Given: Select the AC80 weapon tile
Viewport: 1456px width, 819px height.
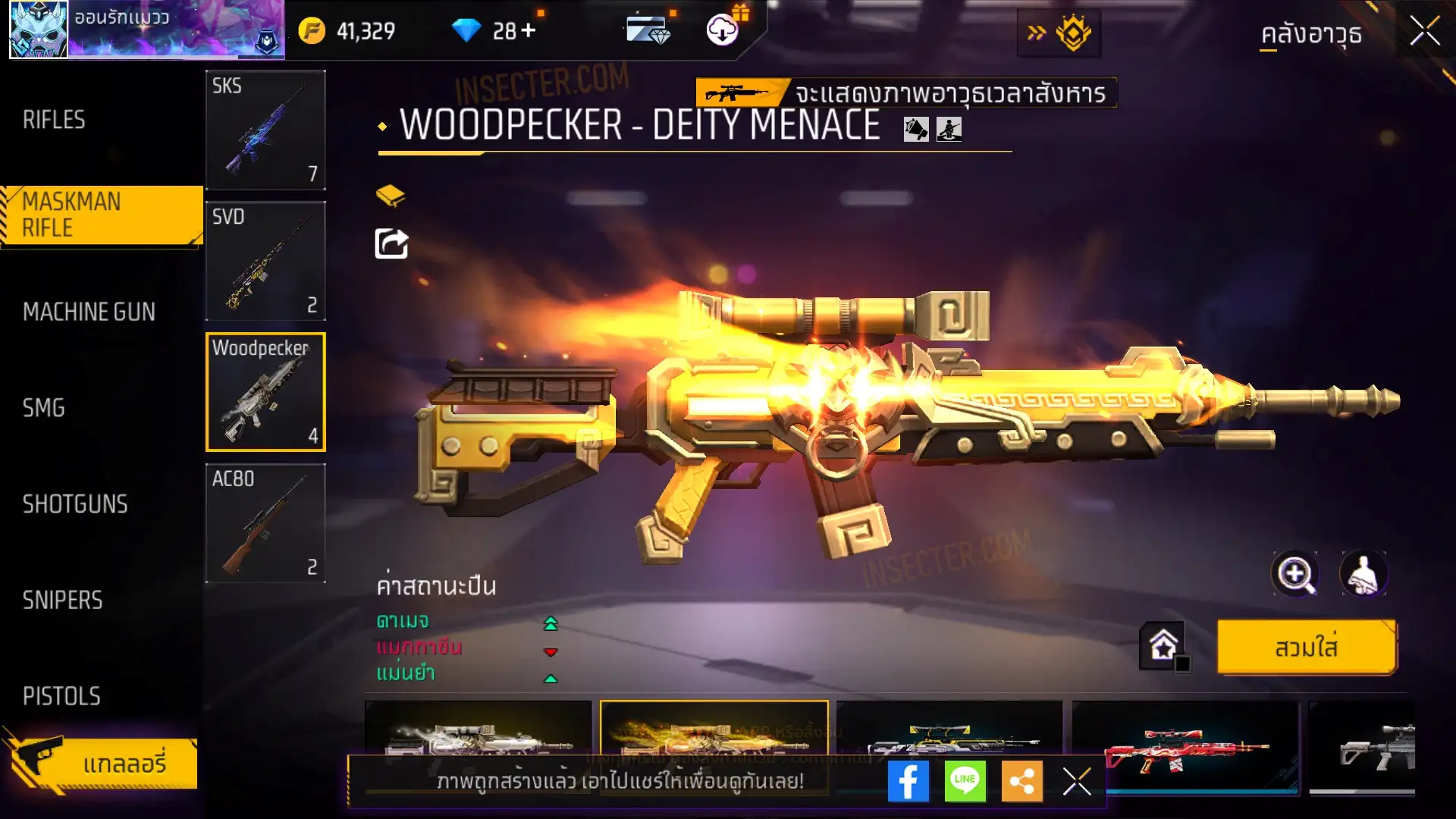Looking at the screenshot, I should 265,523.
